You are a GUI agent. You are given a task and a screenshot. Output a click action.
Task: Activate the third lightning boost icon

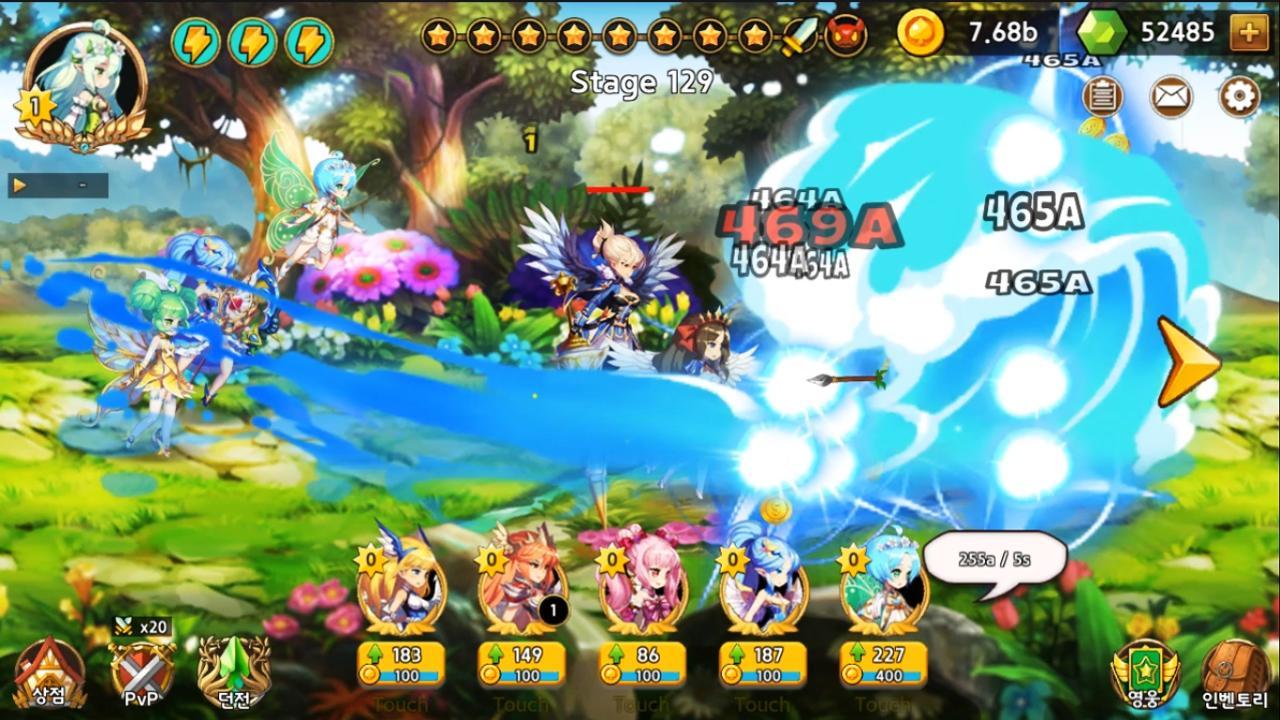312,40
